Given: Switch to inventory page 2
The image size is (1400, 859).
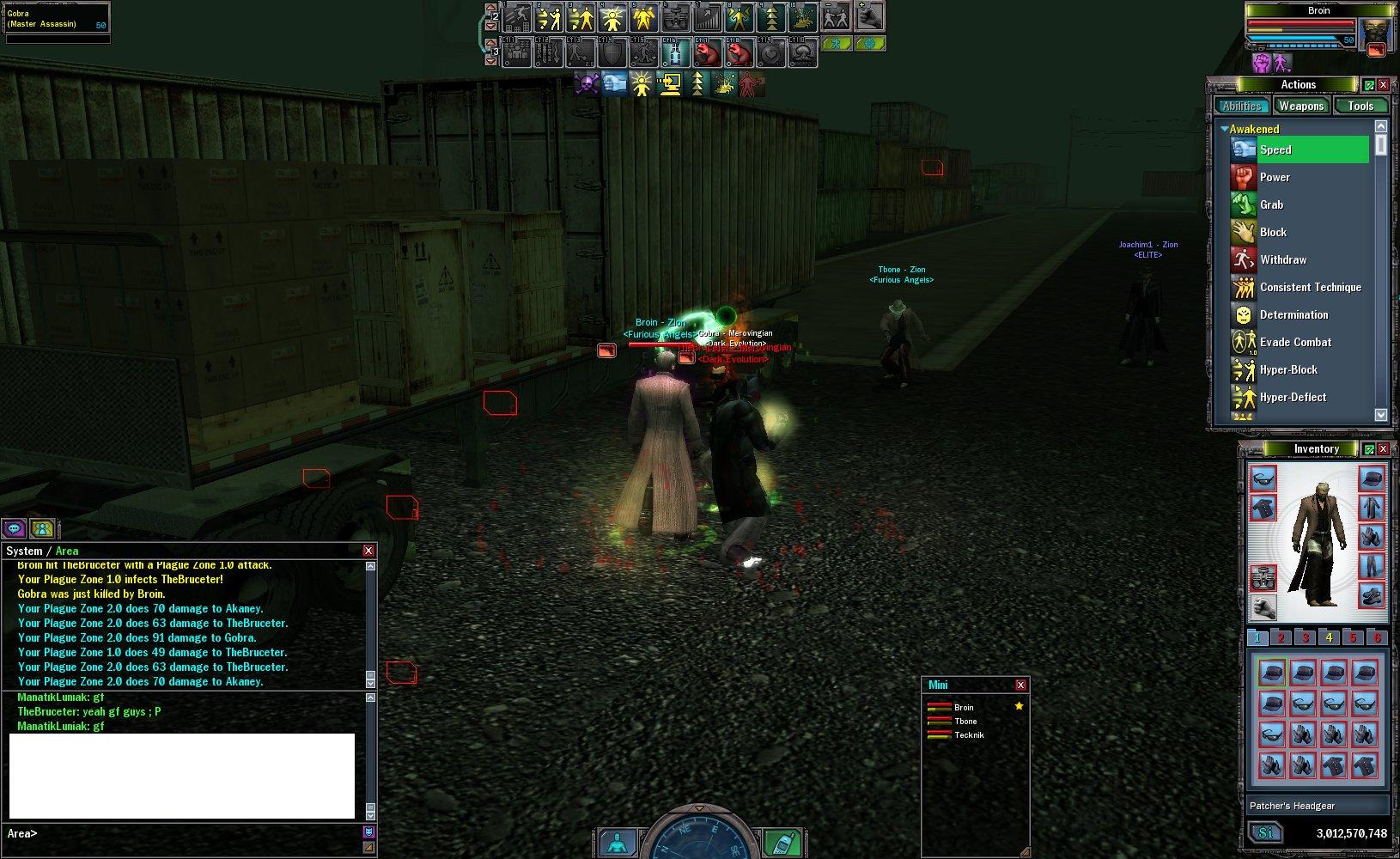Looking at the screenshot, I should point(1281,637).
